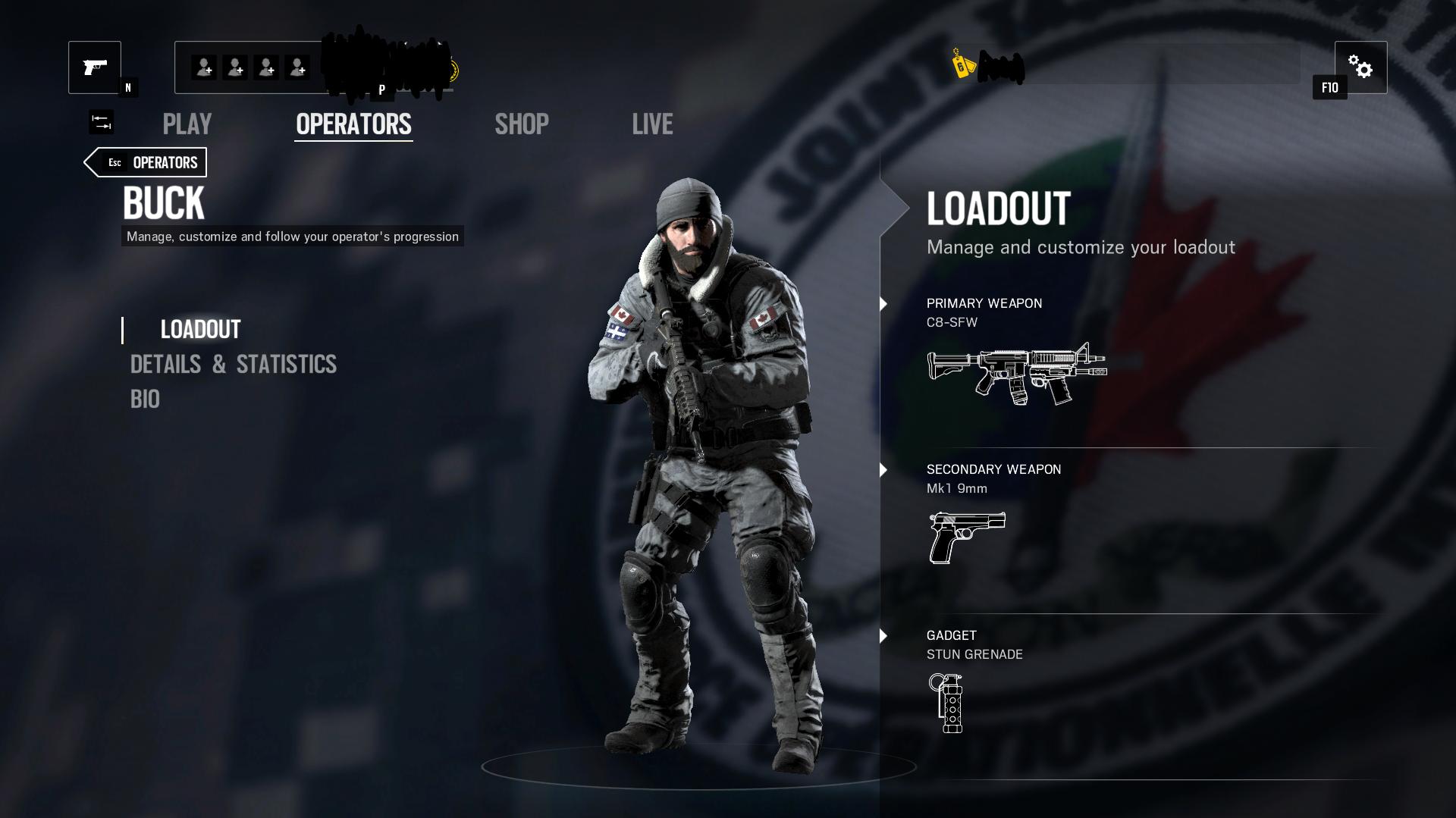
Task: Click the sidebar arrow icon below the pistol
Action: (x=101, y=122)
